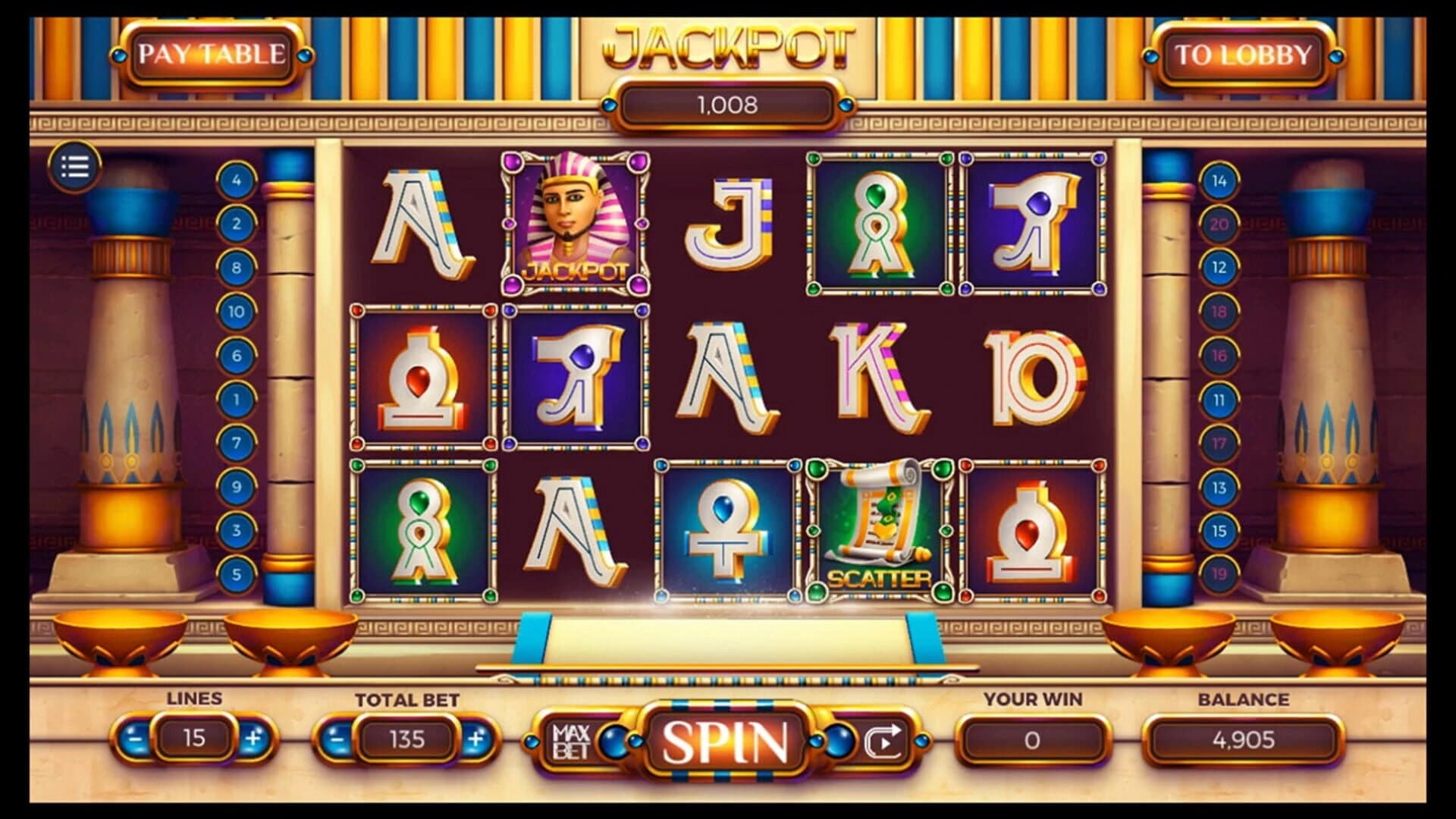Select the pink K letter symbol
This screenshot has width=1456, height=819.
coord(876,375)
